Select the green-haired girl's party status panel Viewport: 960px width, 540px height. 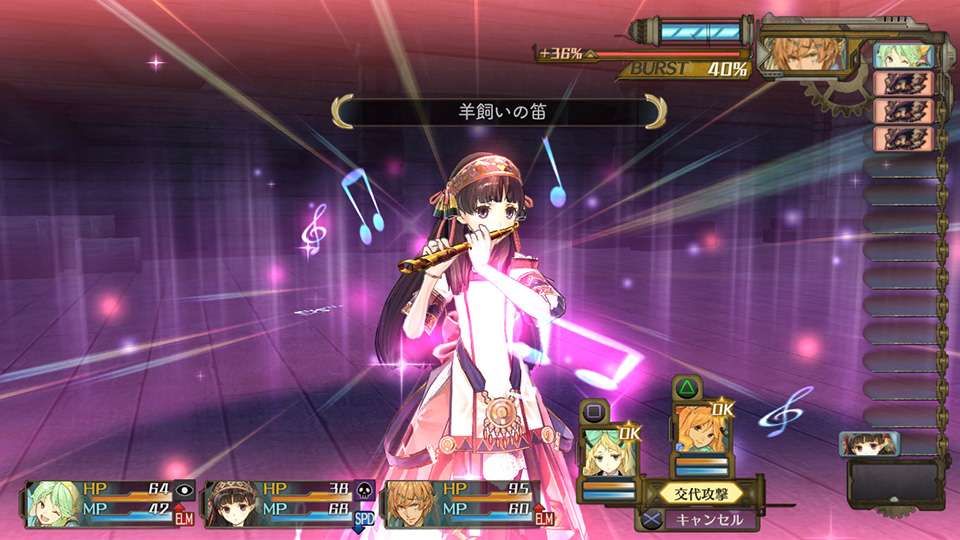(98, 503)
